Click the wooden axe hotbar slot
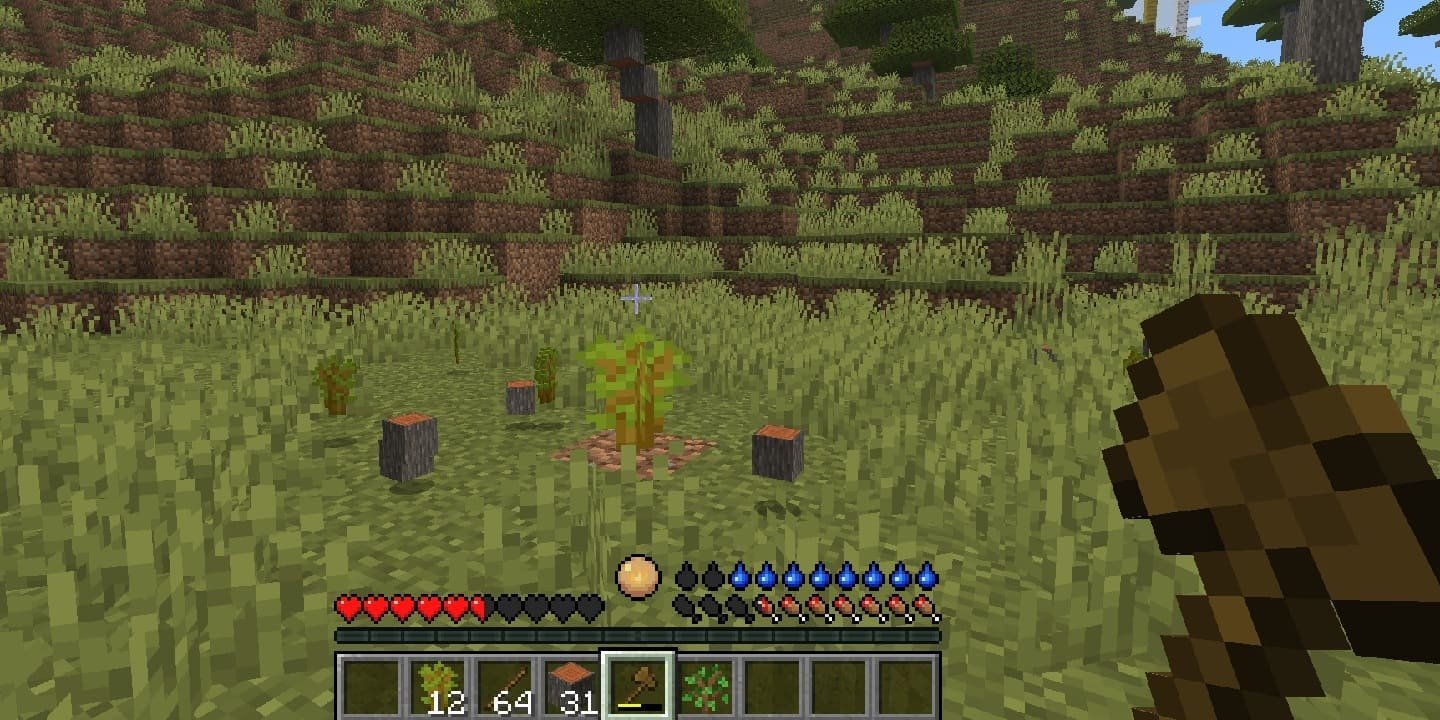 tap(638, 686)
